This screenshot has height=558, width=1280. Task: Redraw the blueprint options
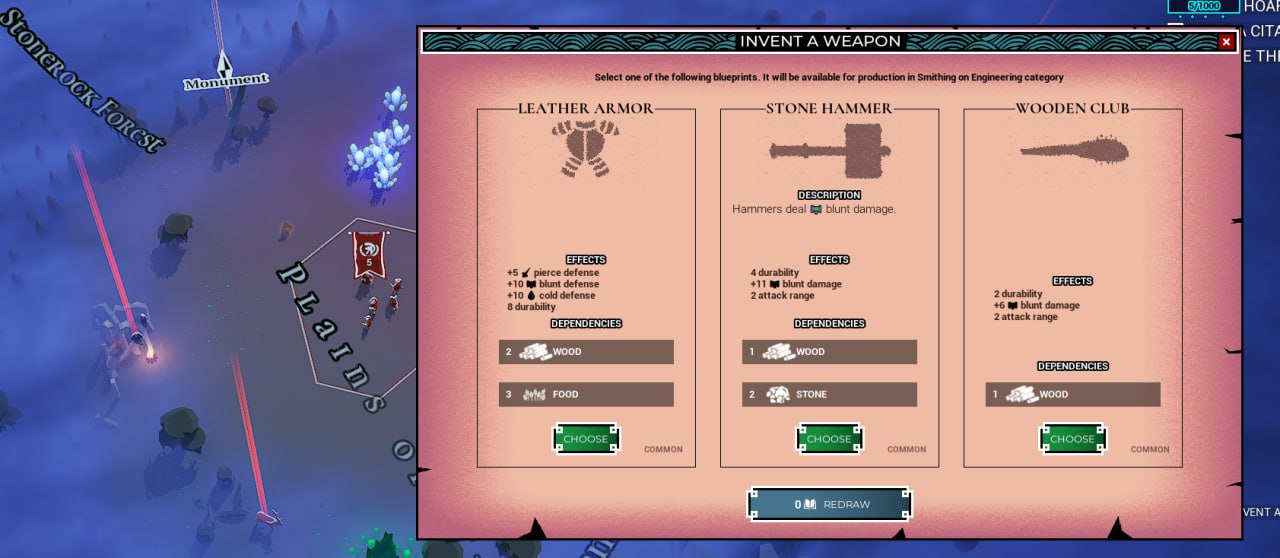click(830, 504)
